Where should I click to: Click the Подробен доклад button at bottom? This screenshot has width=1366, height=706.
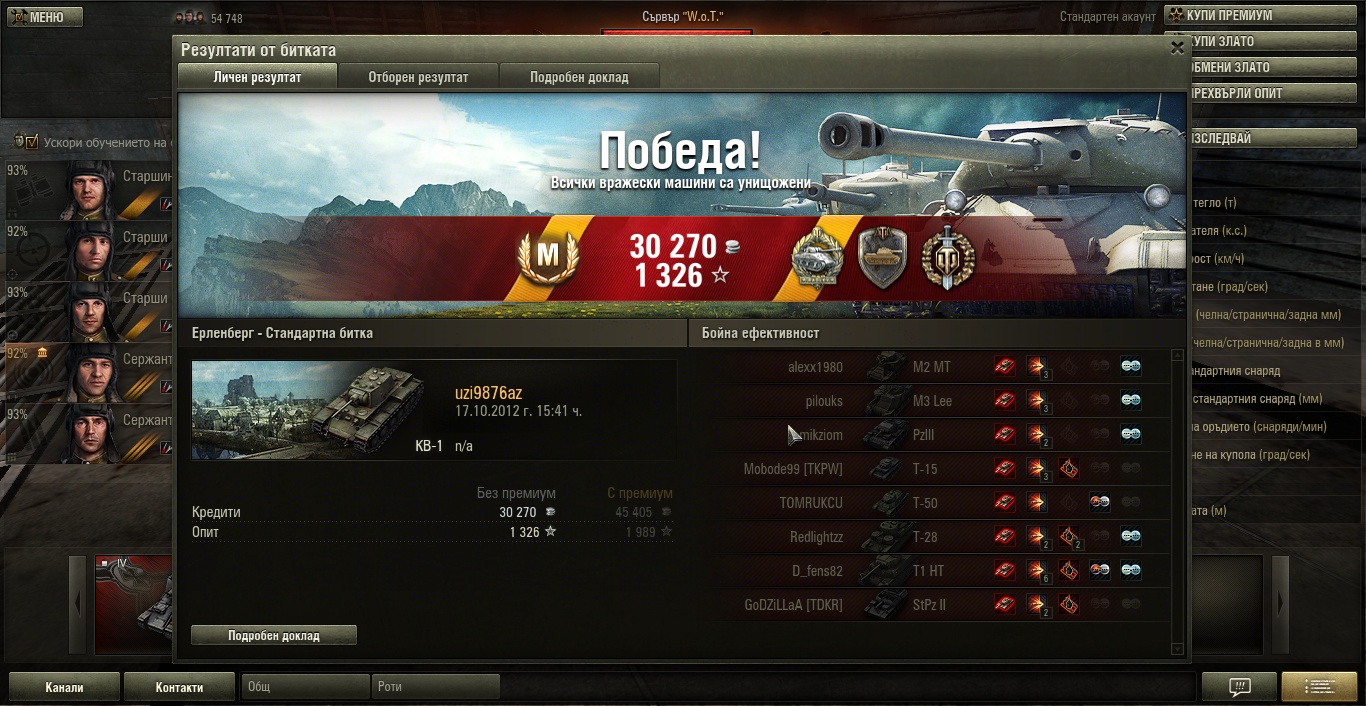pos(273,635)
